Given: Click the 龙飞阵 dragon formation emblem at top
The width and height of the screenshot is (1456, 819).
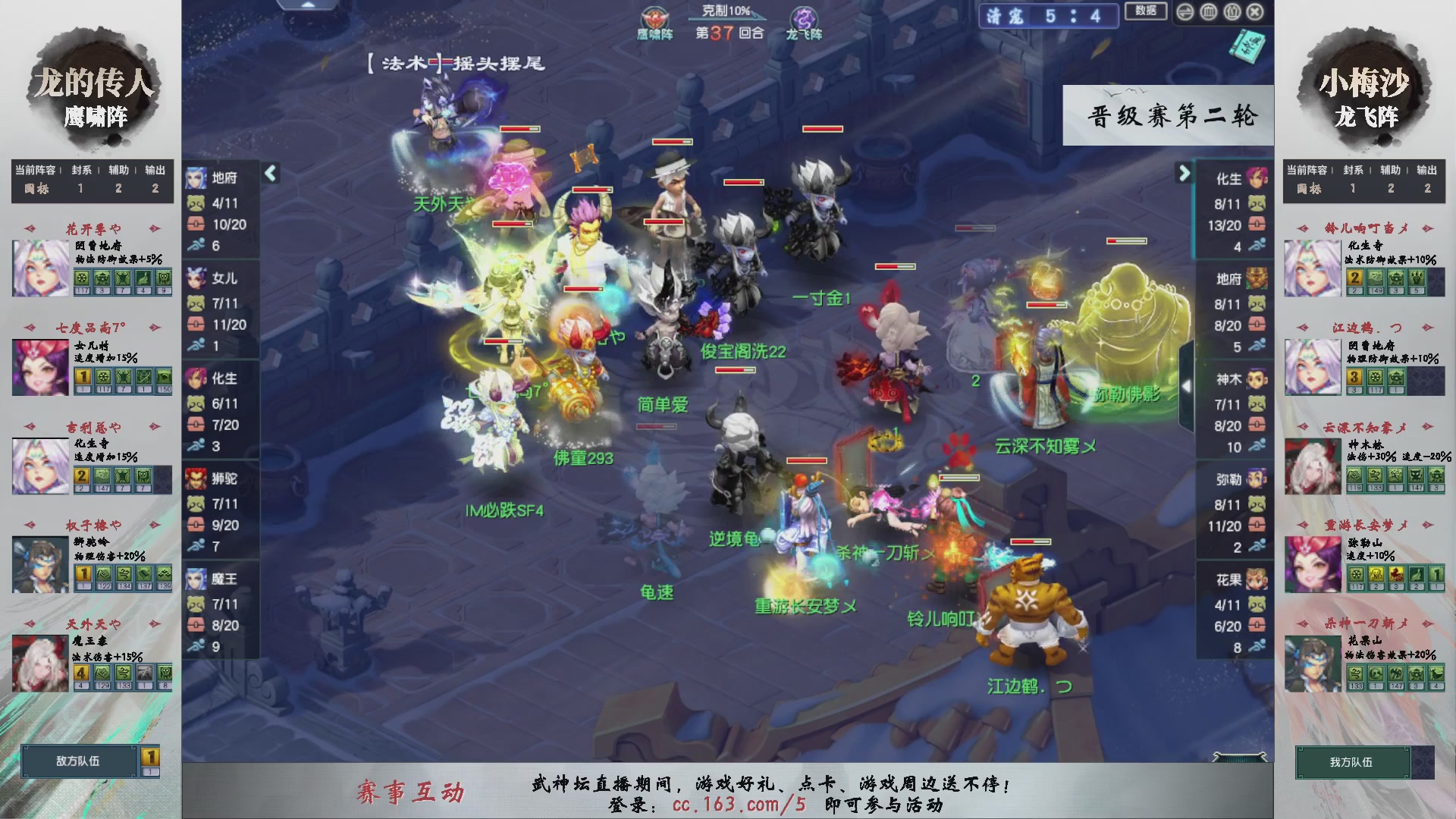Looking at the screenshot, I should tap(805, 17).
